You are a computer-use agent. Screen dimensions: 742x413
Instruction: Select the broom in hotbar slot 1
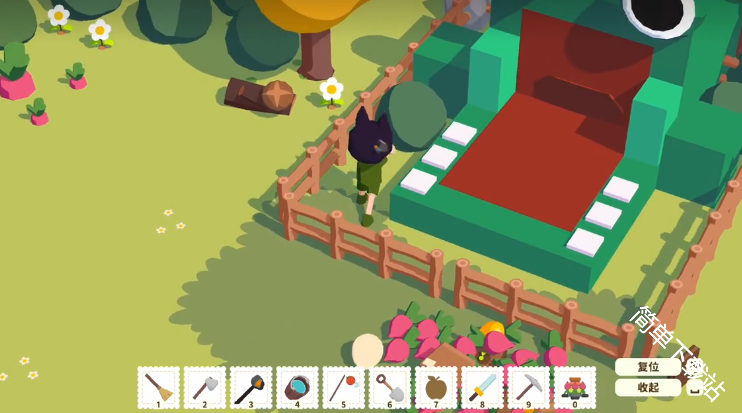(x=159, y=387)
